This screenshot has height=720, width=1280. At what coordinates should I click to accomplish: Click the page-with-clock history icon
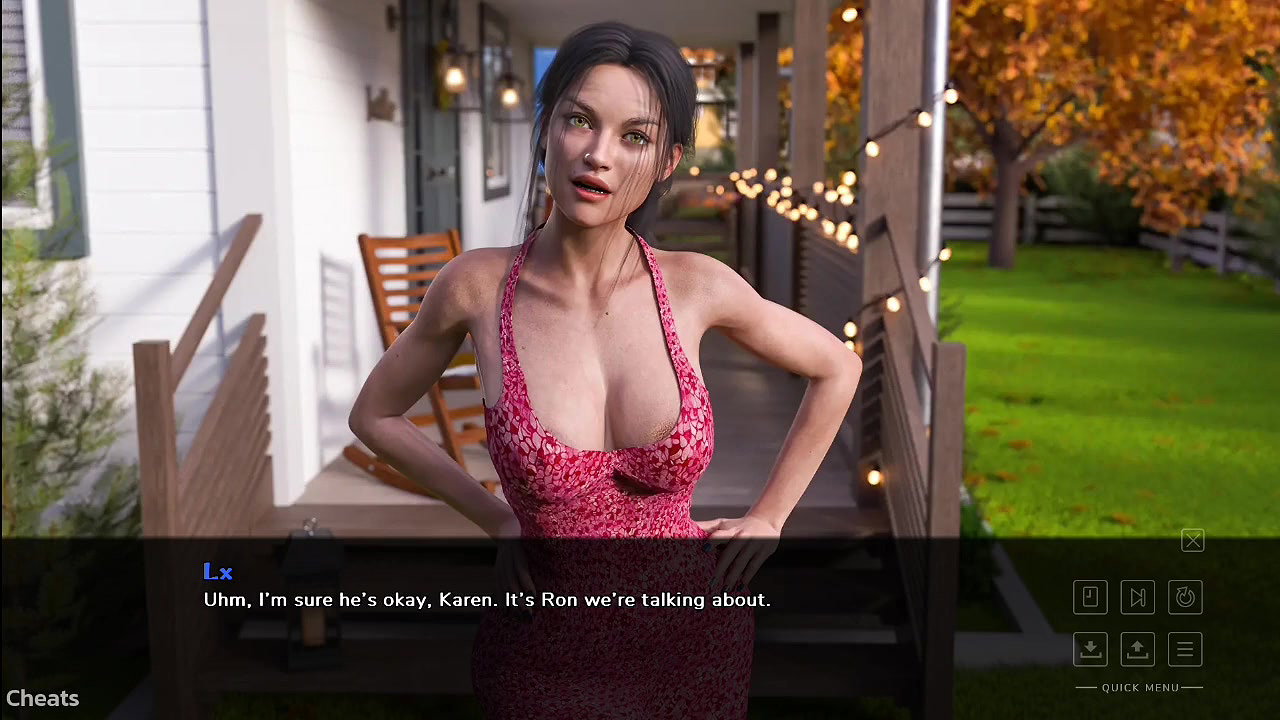click(1090, 597)
